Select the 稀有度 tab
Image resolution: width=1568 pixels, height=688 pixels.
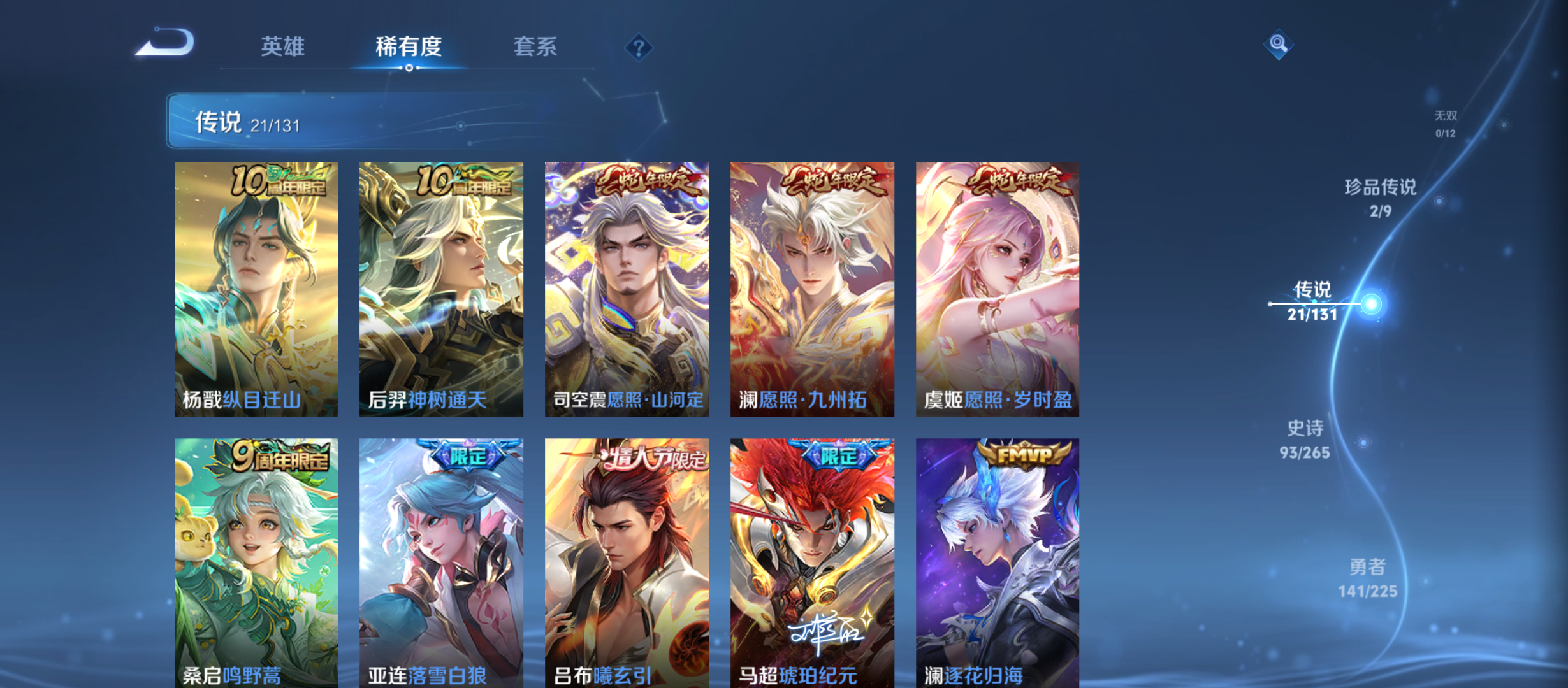click(x=409, y=47)
